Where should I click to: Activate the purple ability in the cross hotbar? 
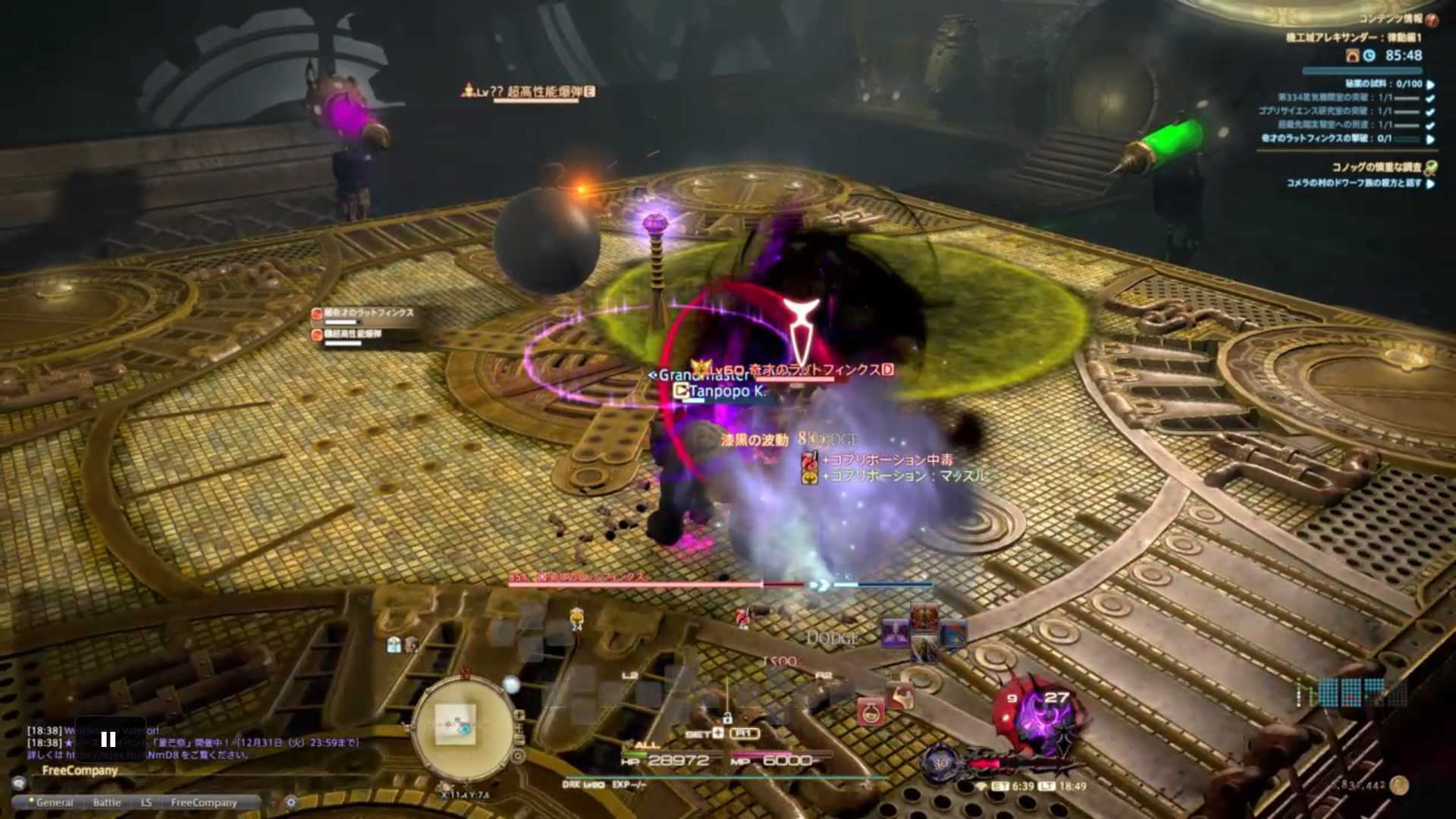896,632
